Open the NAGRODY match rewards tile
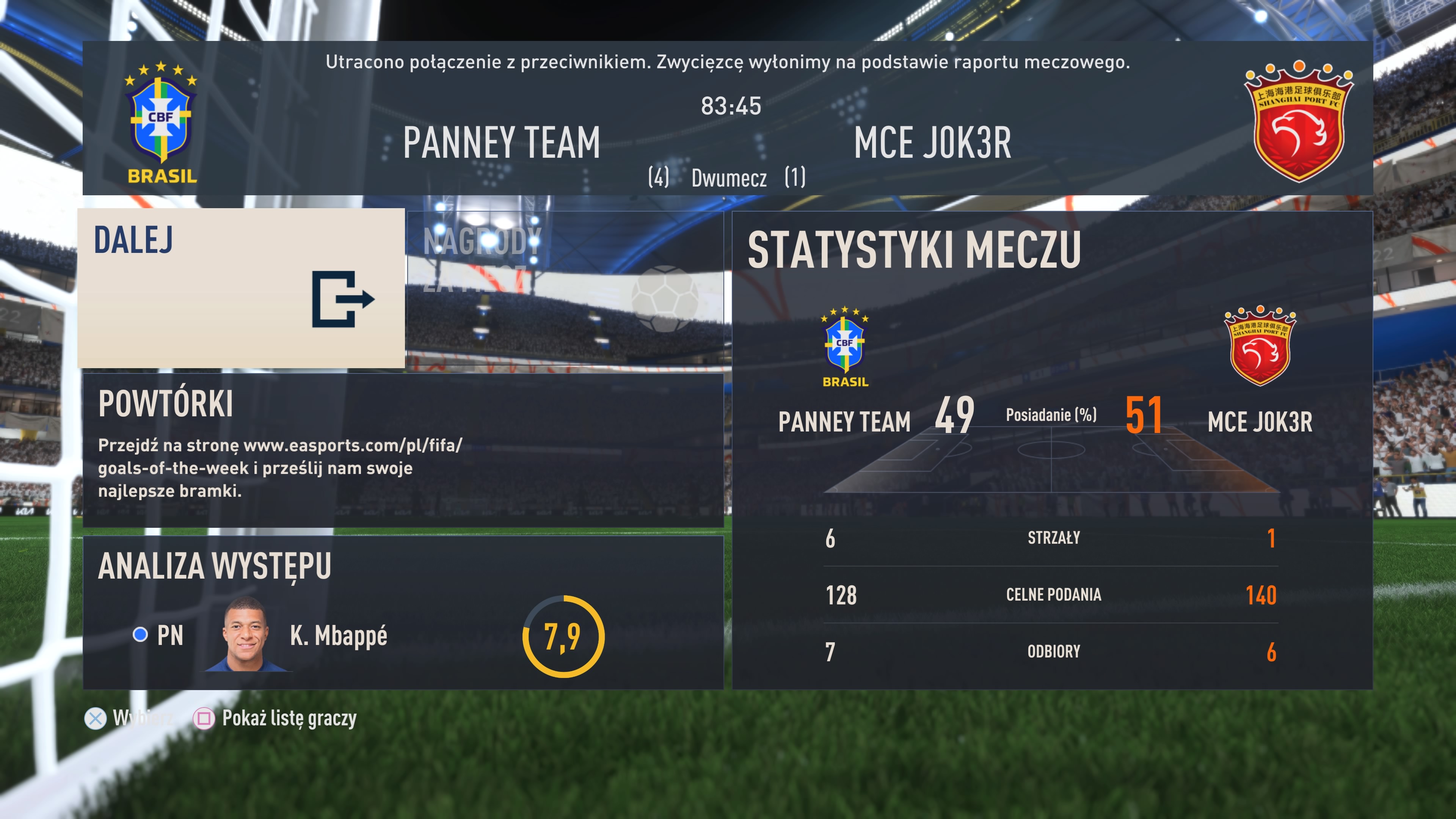1456x819 pixels. (x=565, y=288)
